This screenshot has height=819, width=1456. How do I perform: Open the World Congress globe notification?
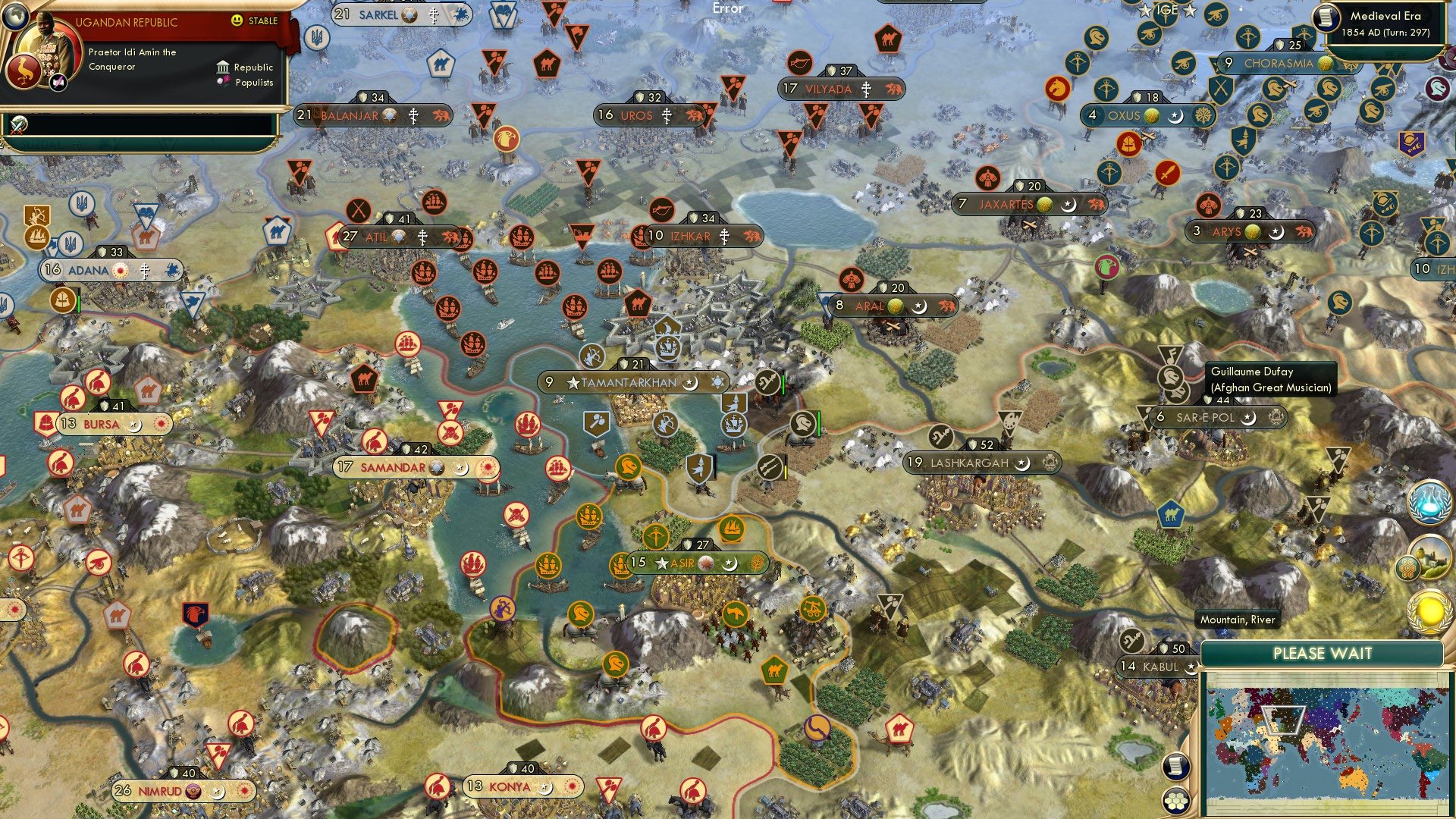[1429, 500]
